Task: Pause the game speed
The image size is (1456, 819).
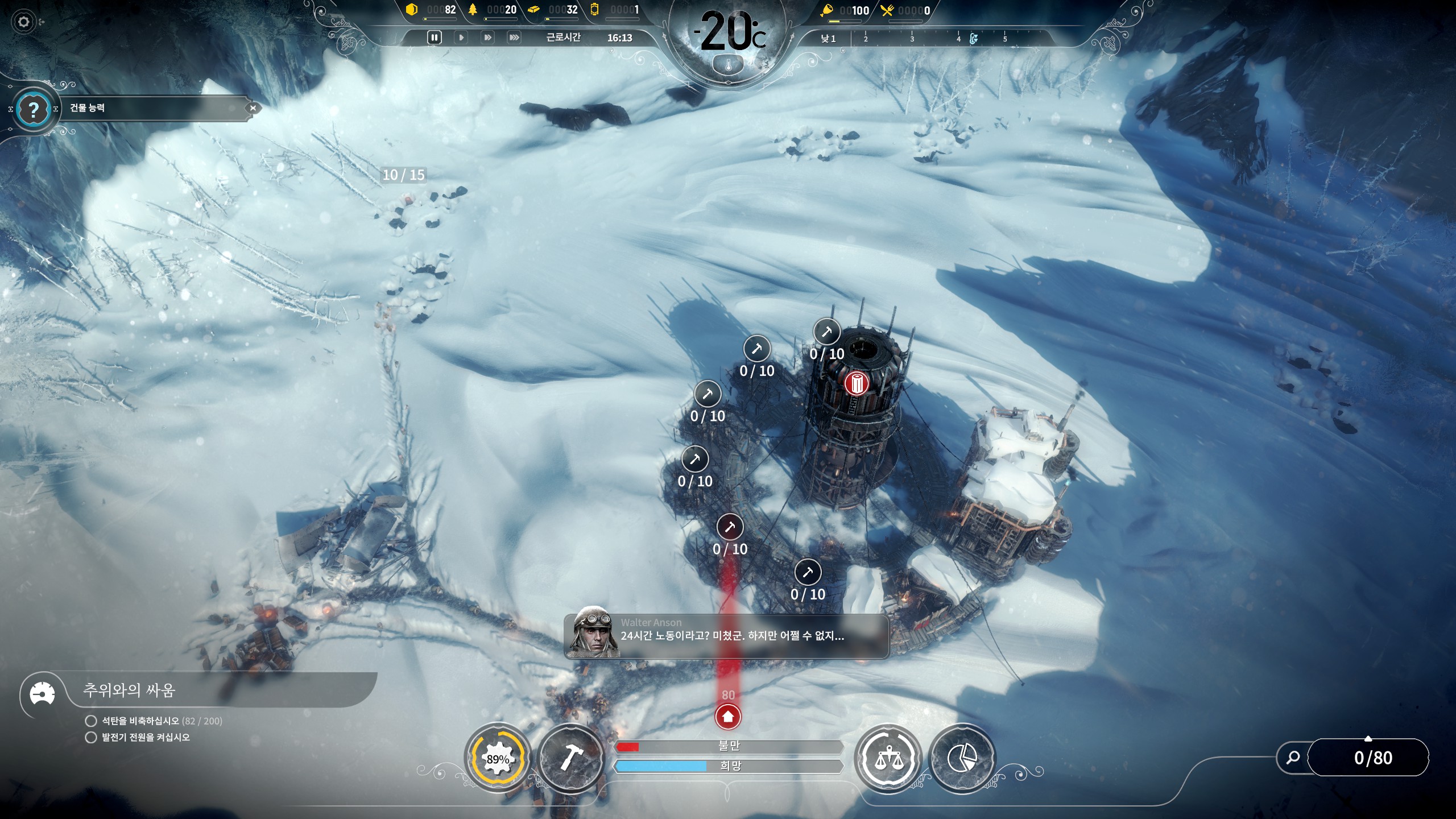Action: pyautogui.click(x=434, y=38)
